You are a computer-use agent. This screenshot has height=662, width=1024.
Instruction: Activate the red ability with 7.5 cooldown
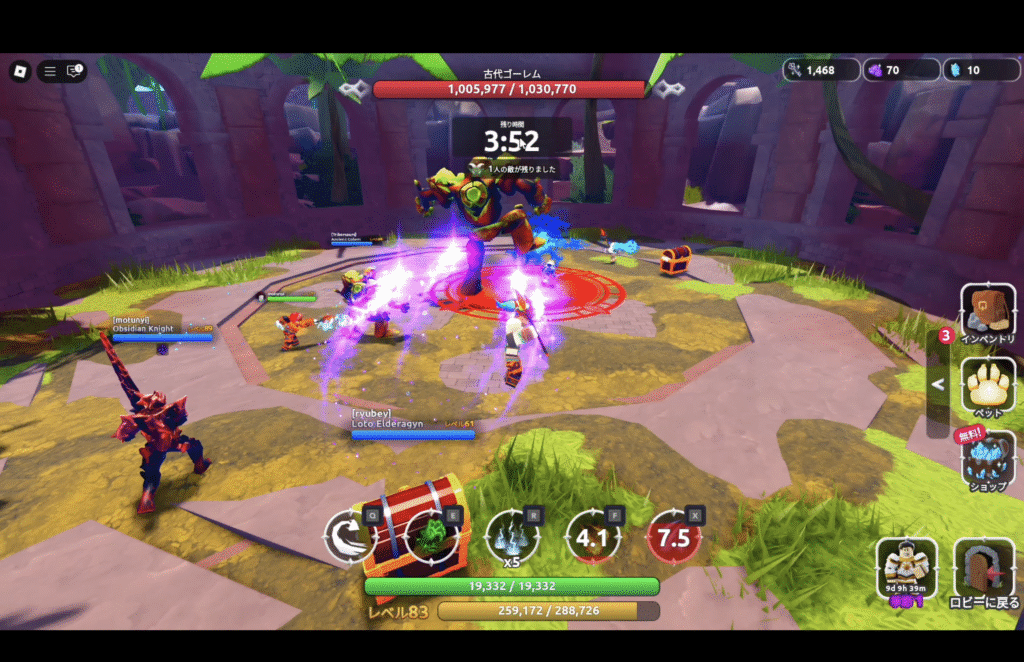click(674, 537)
